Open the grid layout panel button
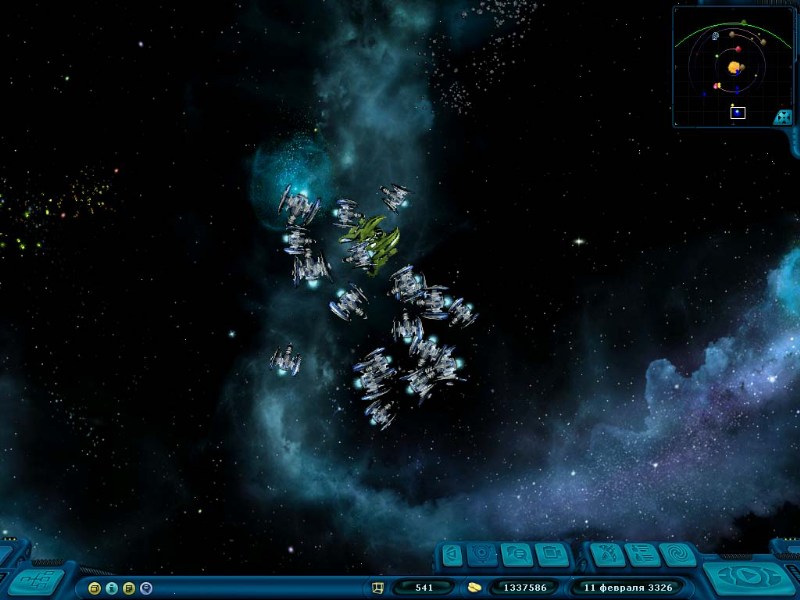800x600 pixels. 36,582
